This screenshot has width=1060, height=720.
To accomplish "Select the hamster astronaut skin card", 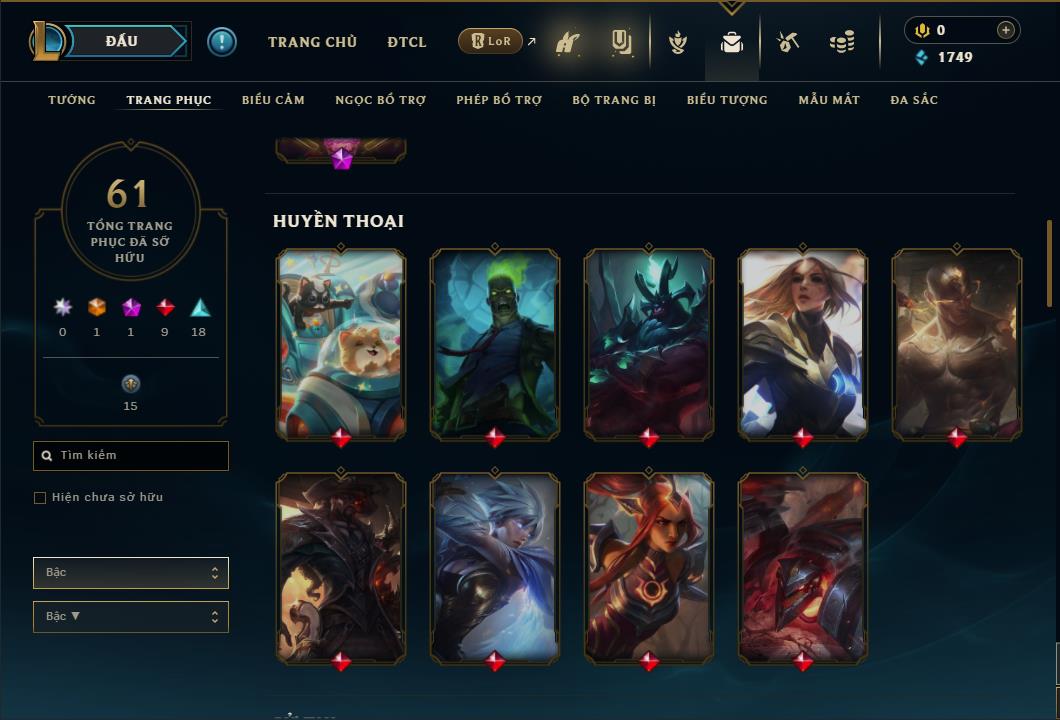I will point(341,343).
